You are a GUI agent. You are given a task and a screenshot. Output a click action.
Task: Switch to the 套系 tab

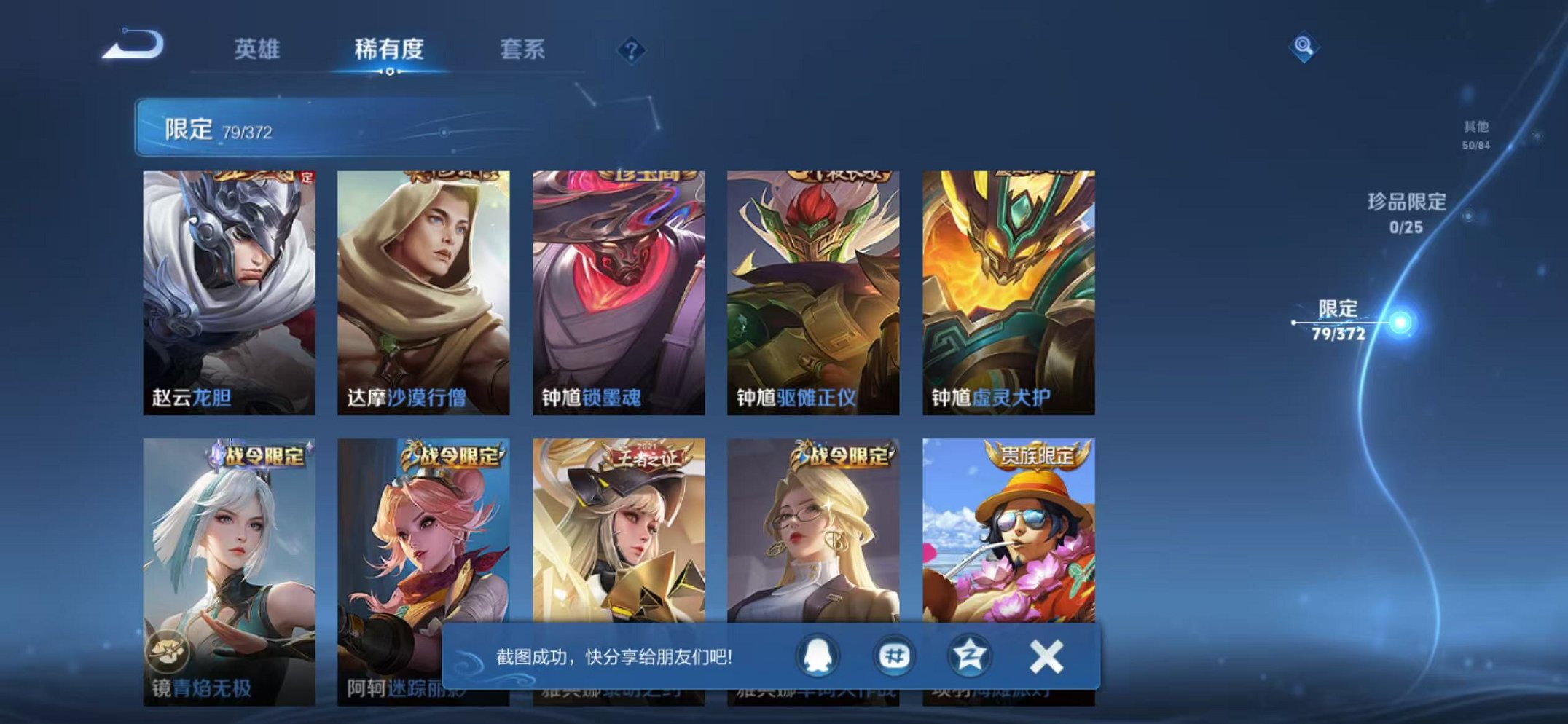tap(522, 50)
